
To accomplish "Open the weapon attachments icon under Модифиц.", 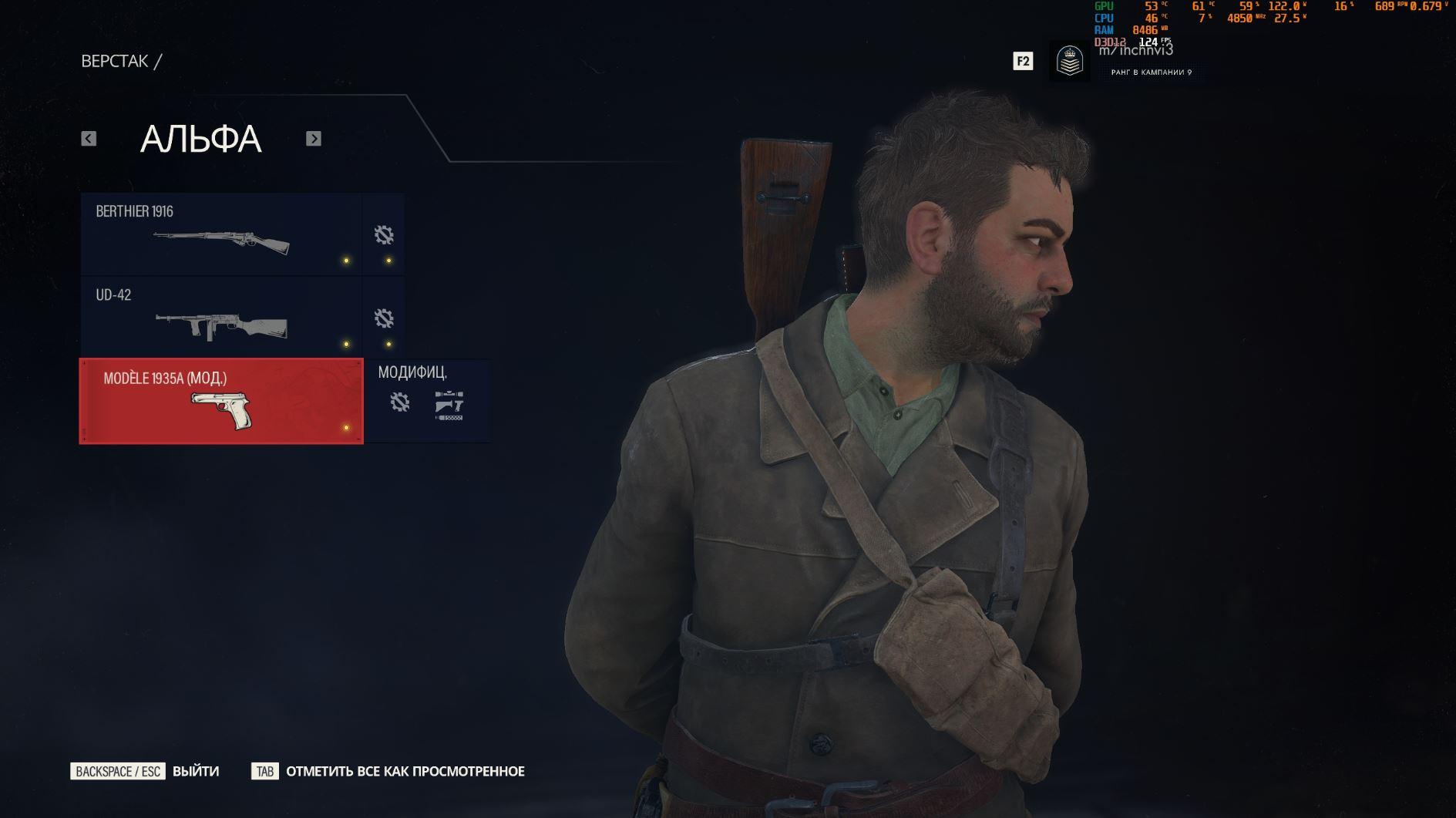I will point(449,405).
